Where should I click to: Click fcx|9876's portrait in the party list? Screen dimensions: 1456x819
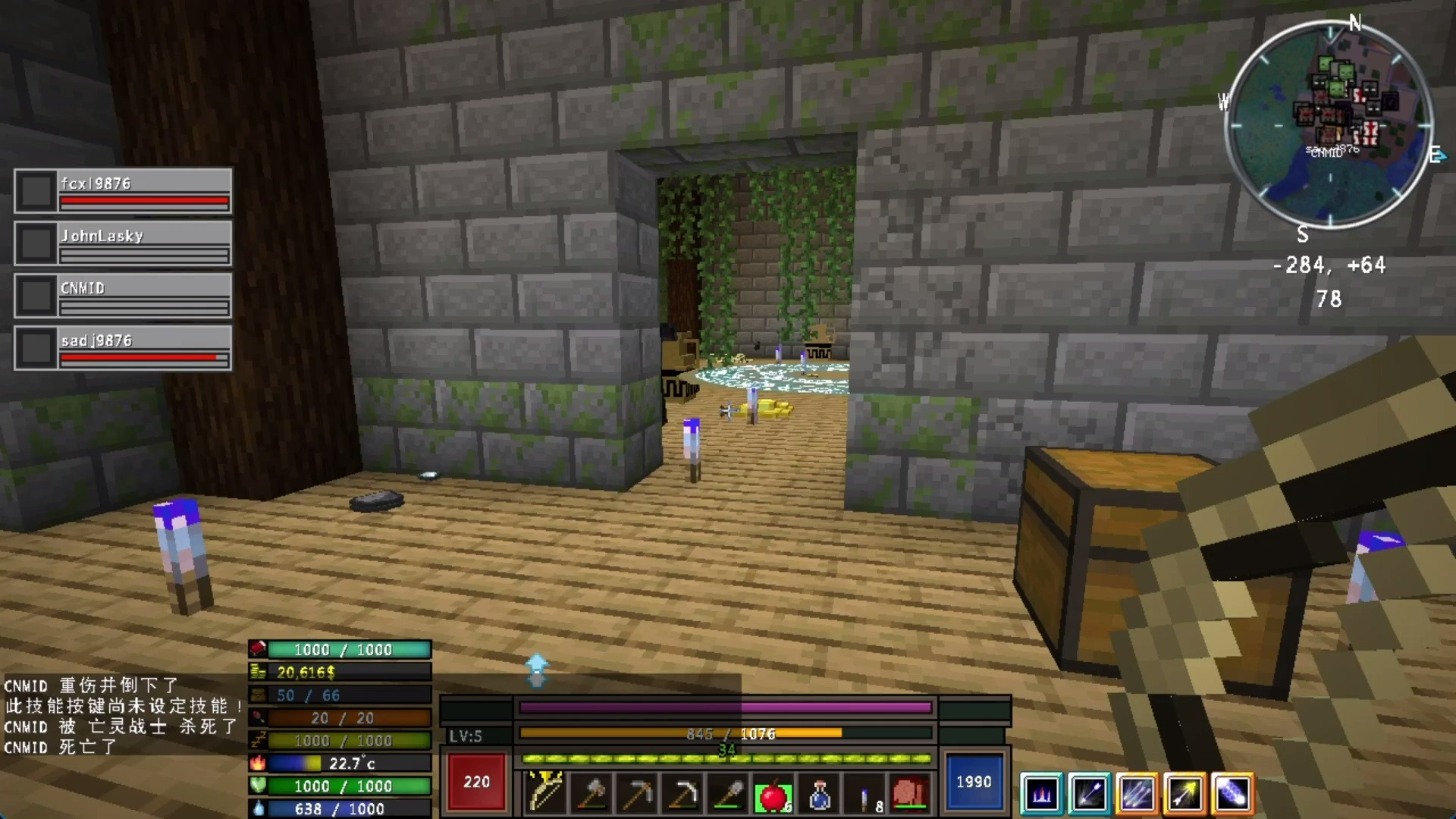[x=35, y=190]
